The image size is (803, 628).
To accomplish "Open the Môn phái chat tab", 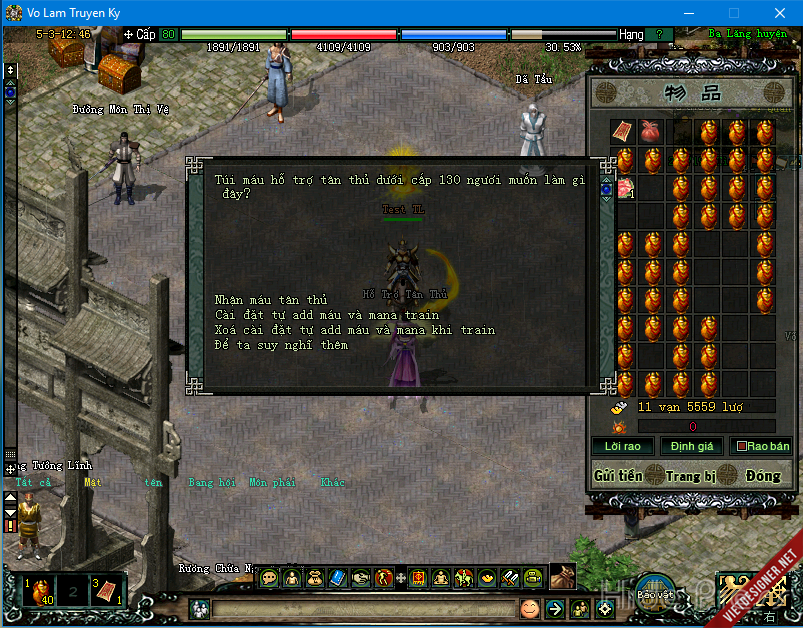I will 272,482.
